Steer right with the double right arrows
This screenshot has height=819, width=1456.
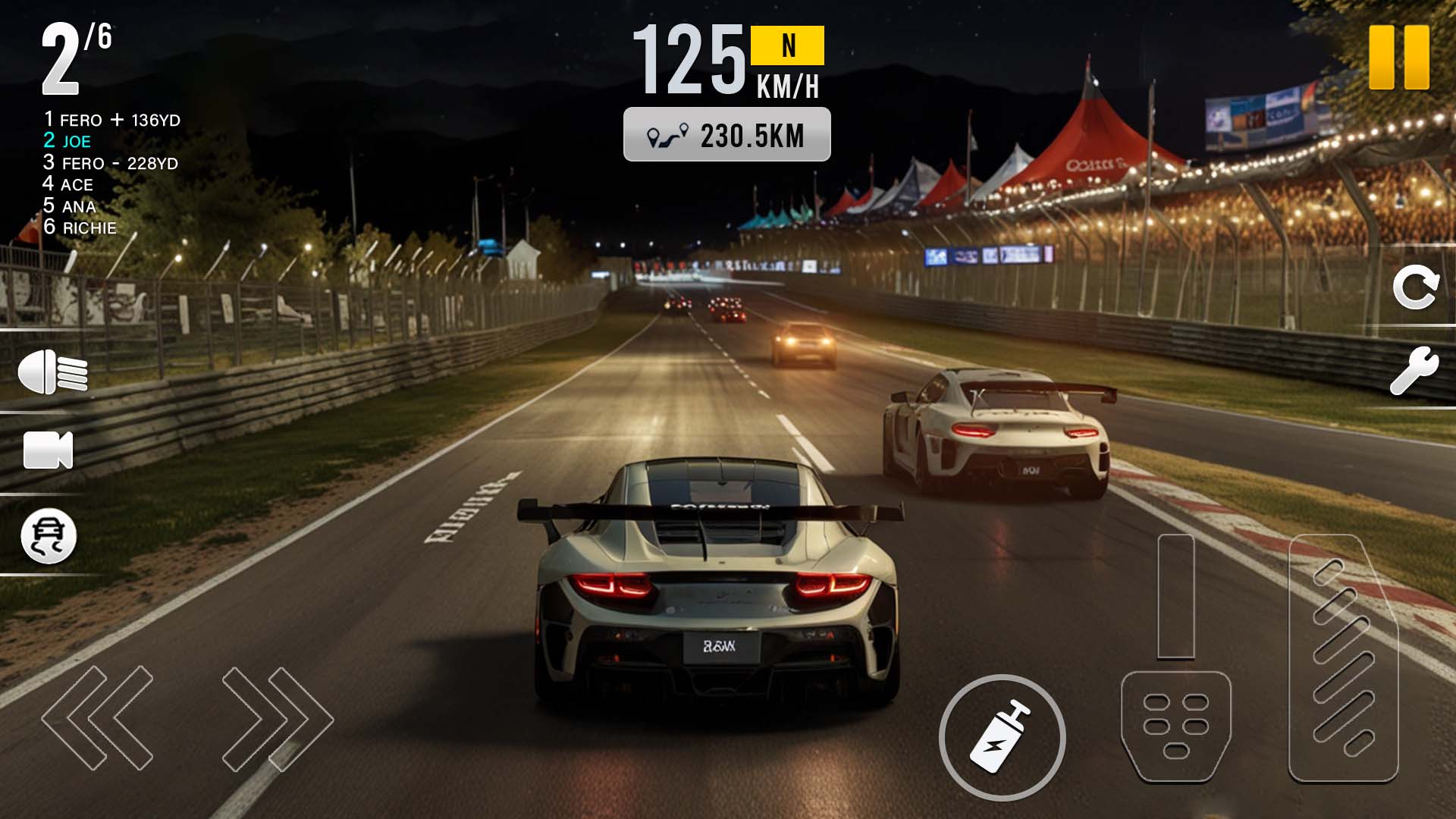277,717
